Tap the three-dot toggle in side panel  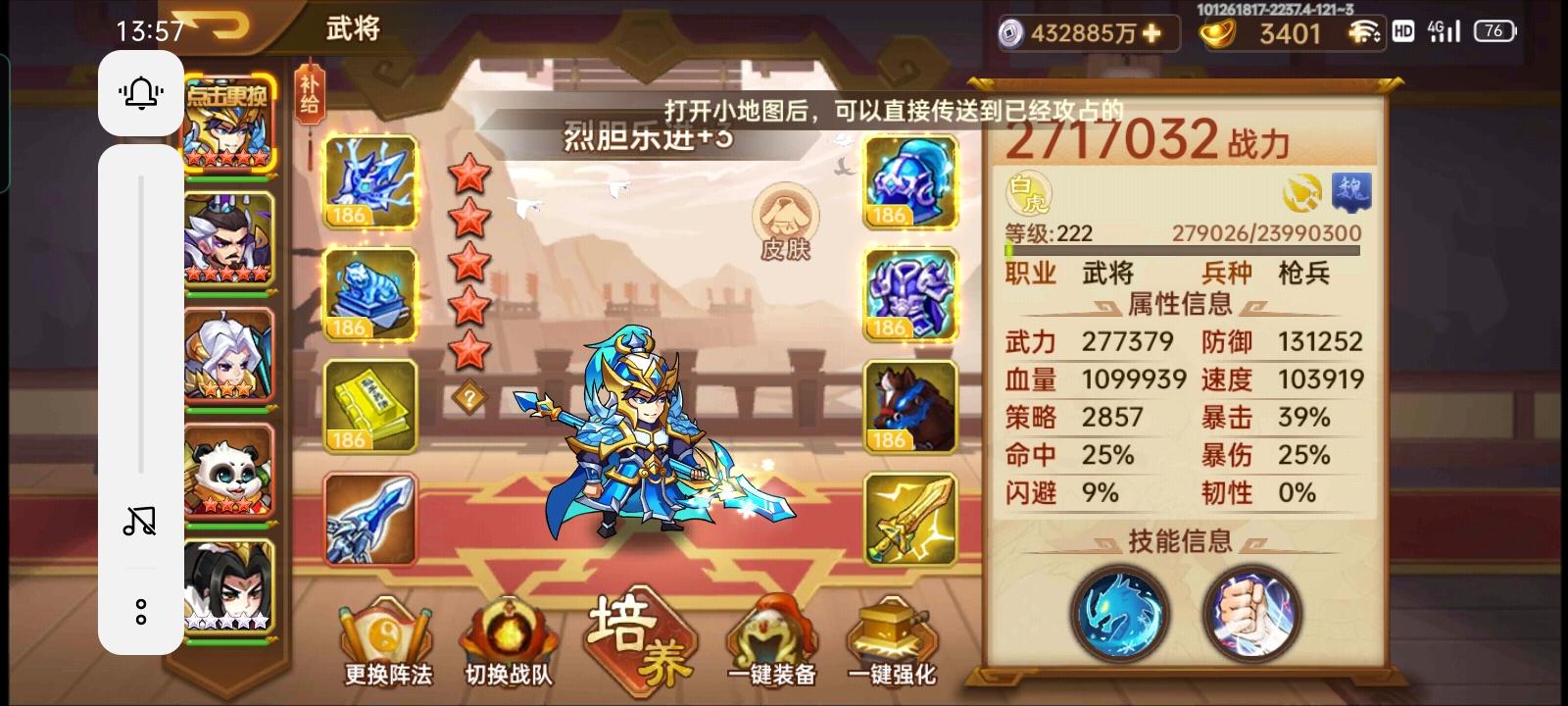[x=139, y=611]
